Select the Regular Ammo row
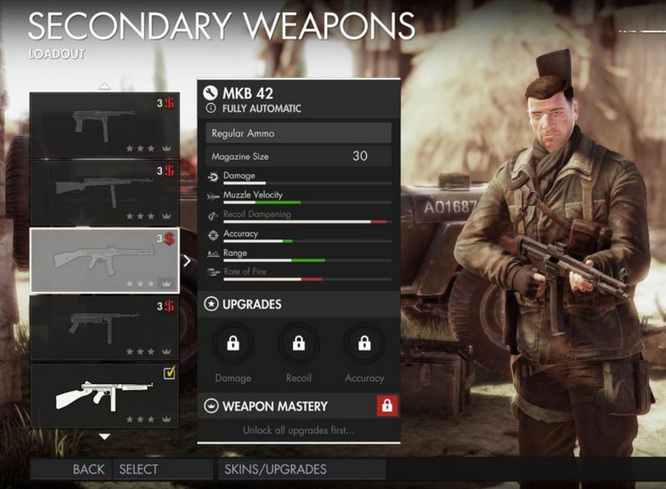The image size is (666, 489). click(299, 133)
